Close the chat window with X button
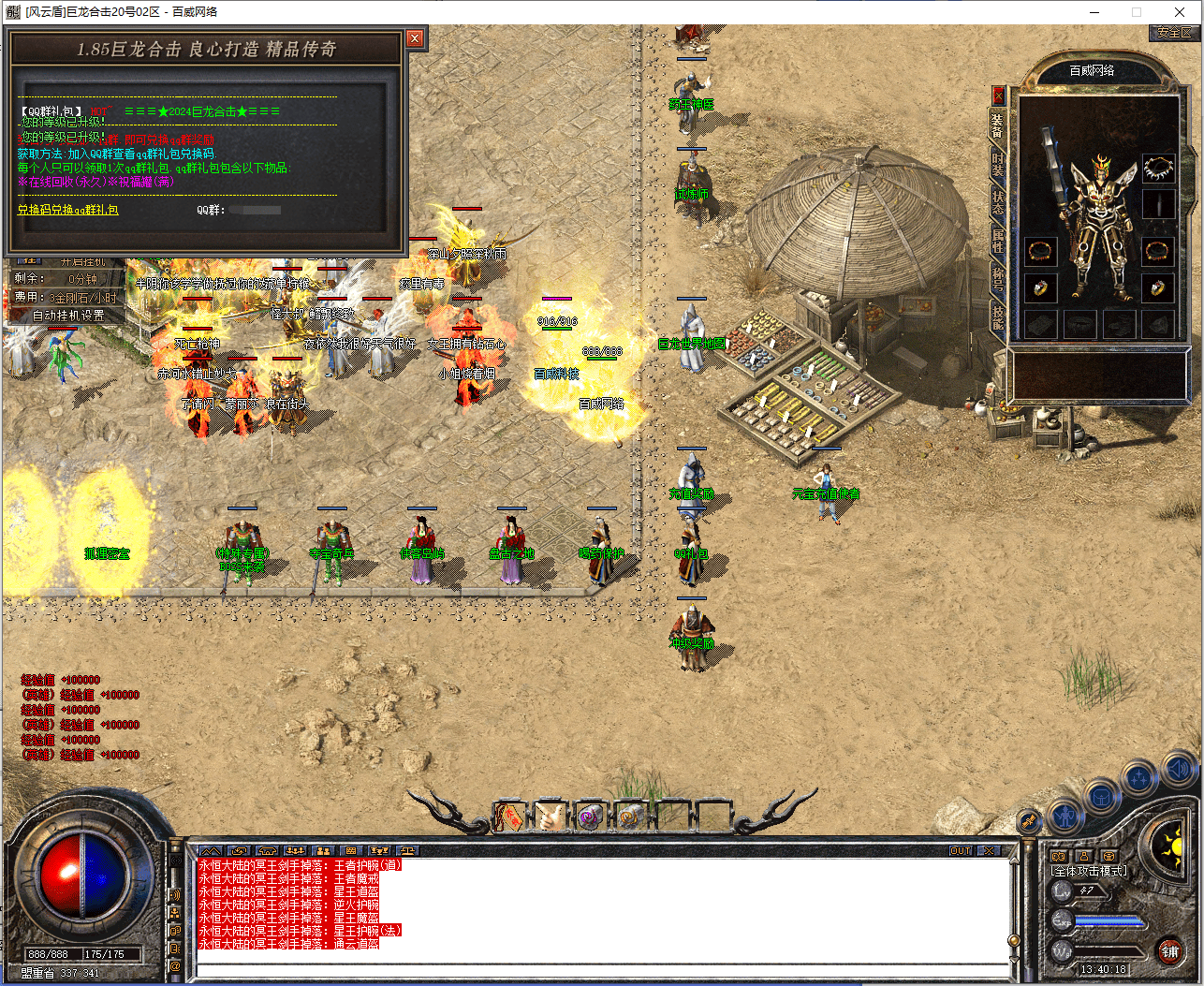 pyautogui.click(x=988, y=850)
